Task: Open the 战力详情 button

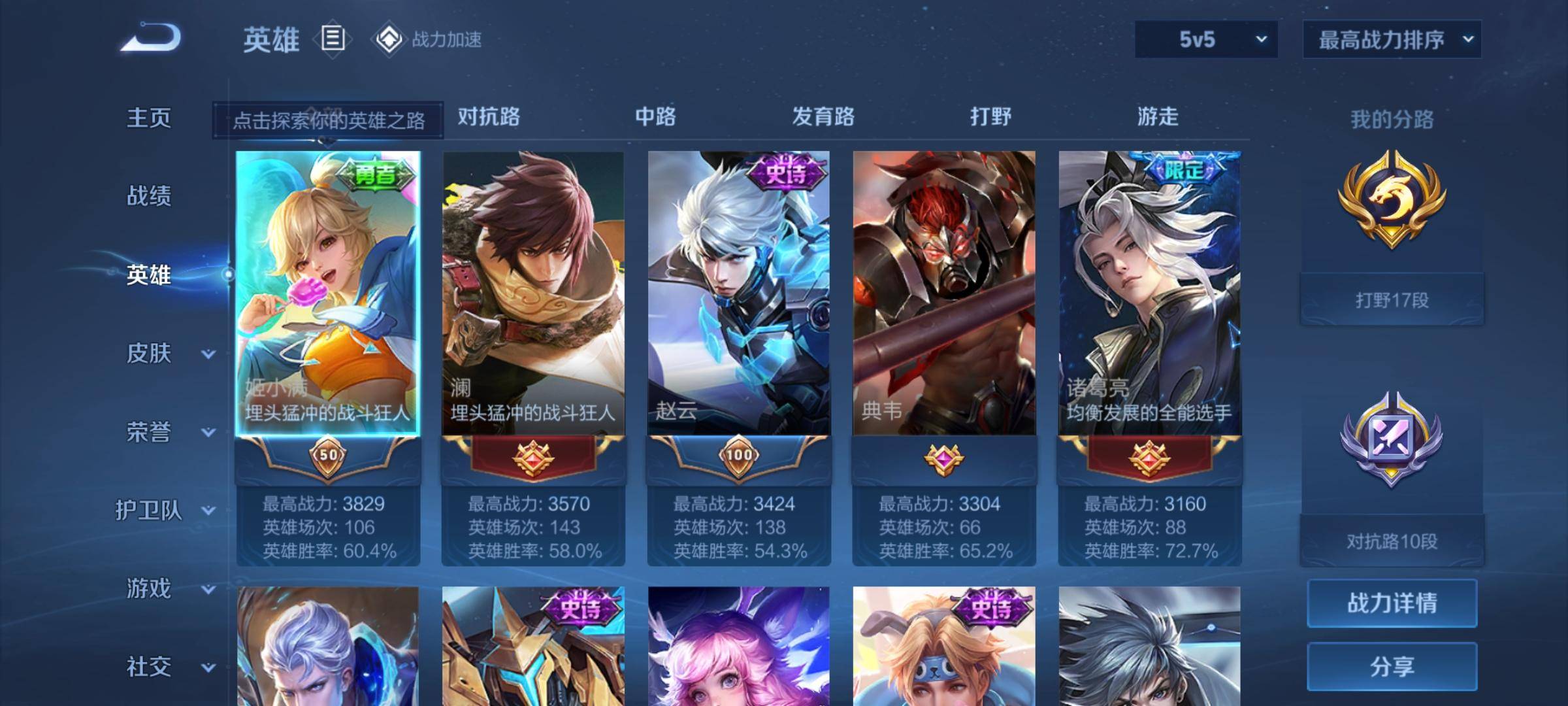Action: pyautogui.click(x=1392, y=603)
